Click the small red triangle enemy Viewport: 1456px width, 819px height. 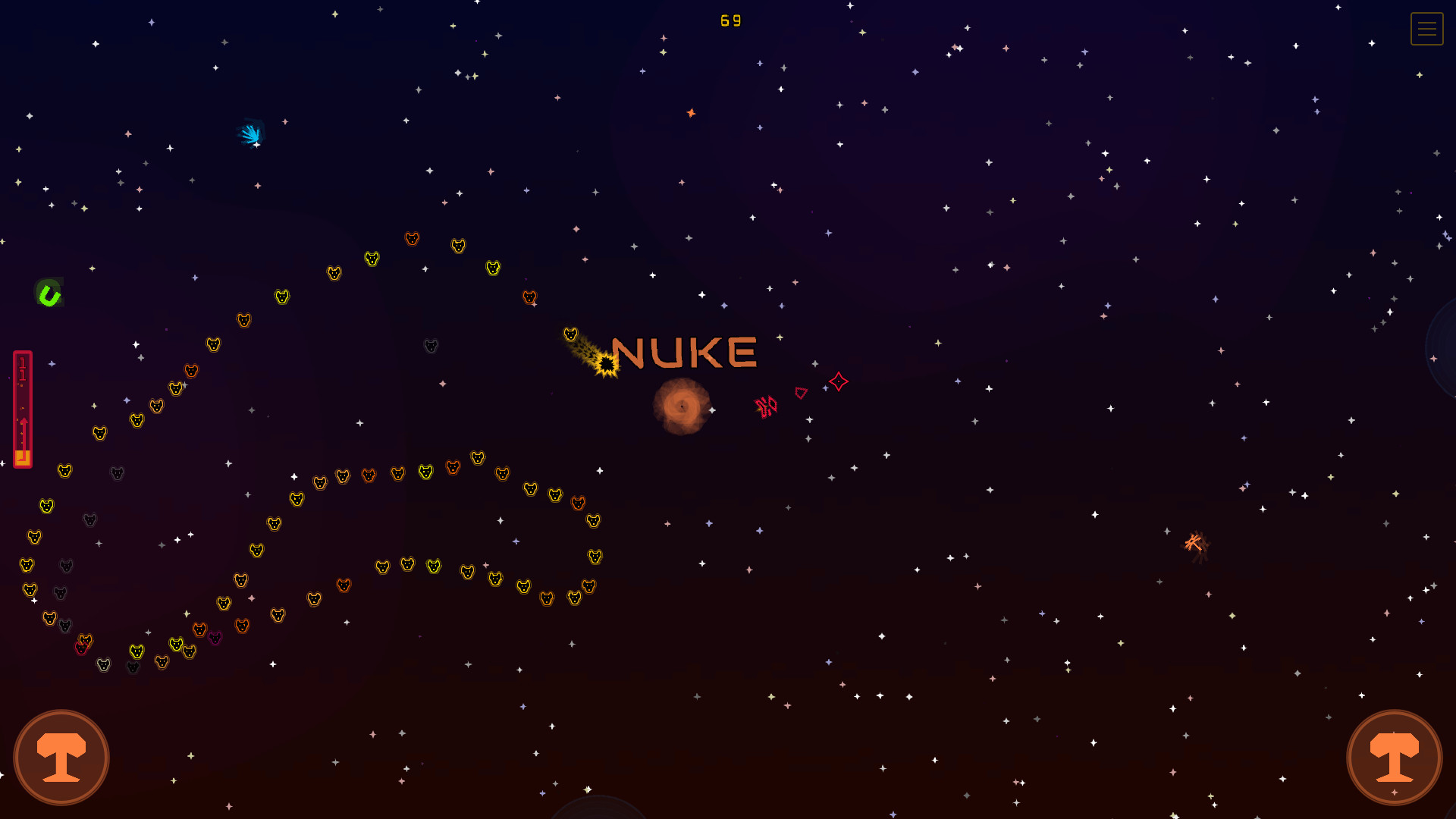[x=802, y=394]
